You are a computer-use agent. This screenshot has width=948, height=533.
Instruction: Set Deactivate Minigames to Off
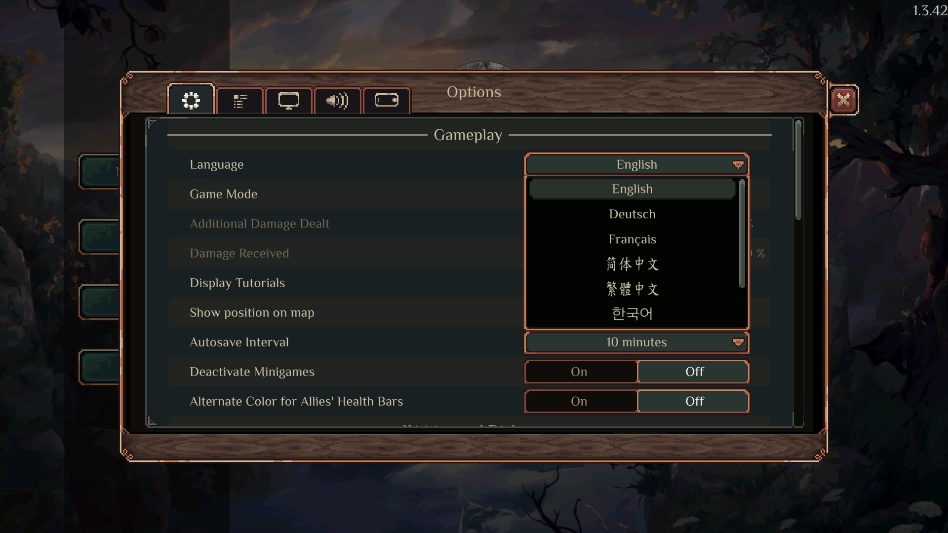tap(694, 372)
